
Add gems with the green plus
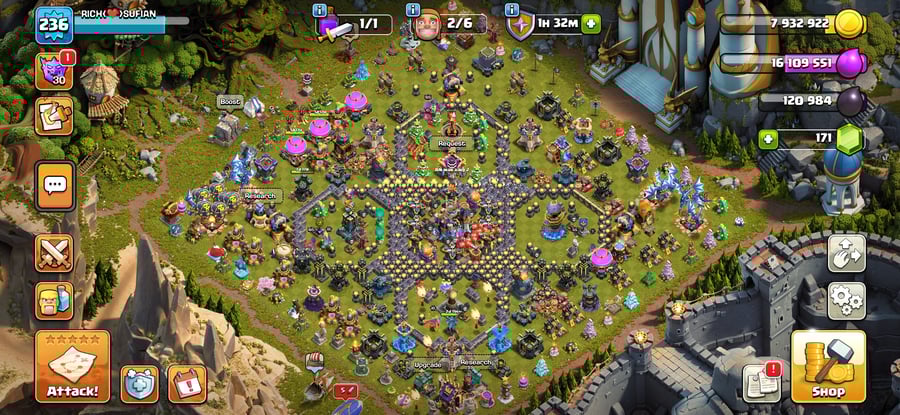(x=769, y=138)
